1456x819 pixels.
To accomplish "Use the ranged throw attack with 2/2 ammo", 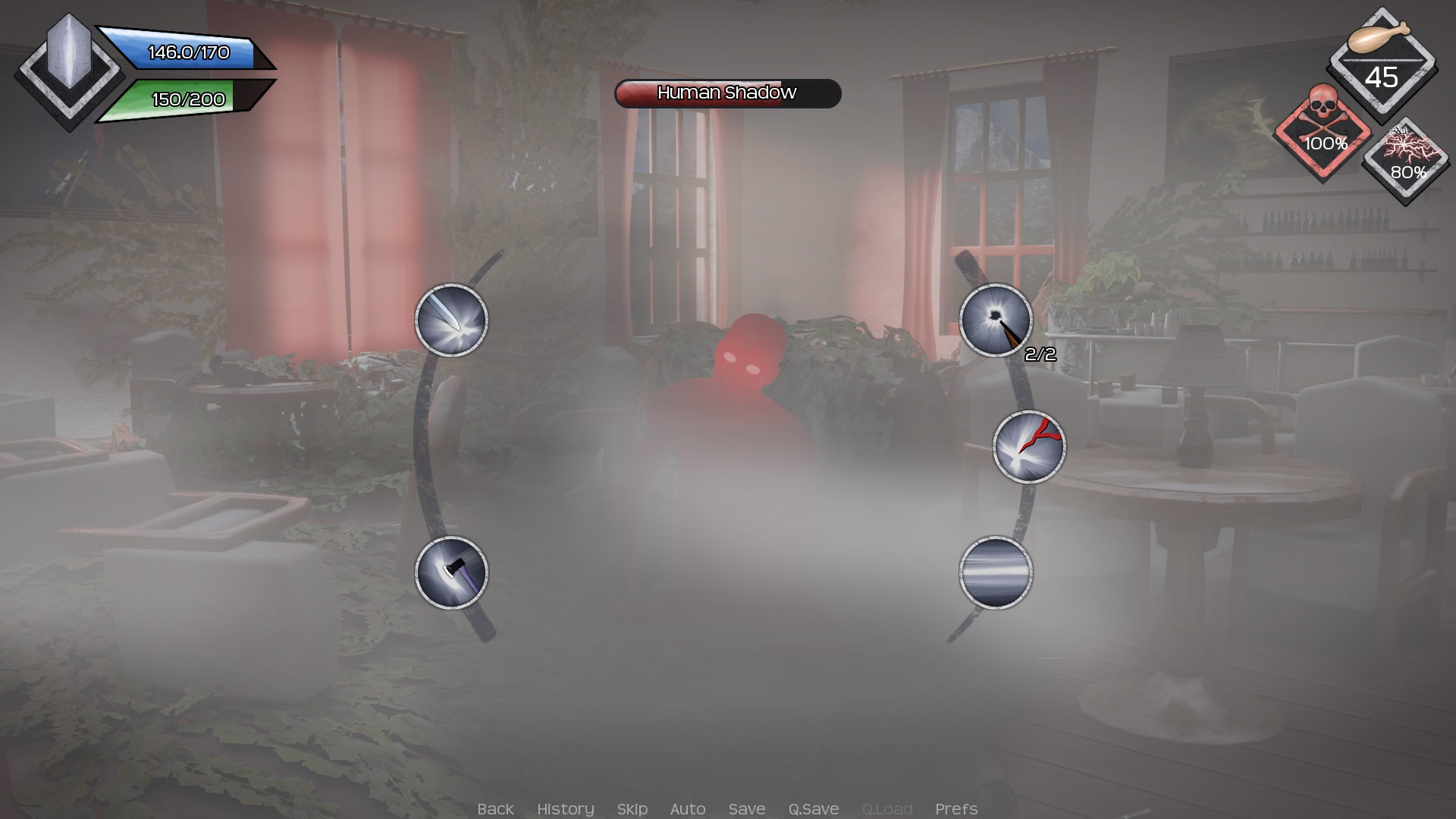I will pyautogui.click(x=994, y=321).
